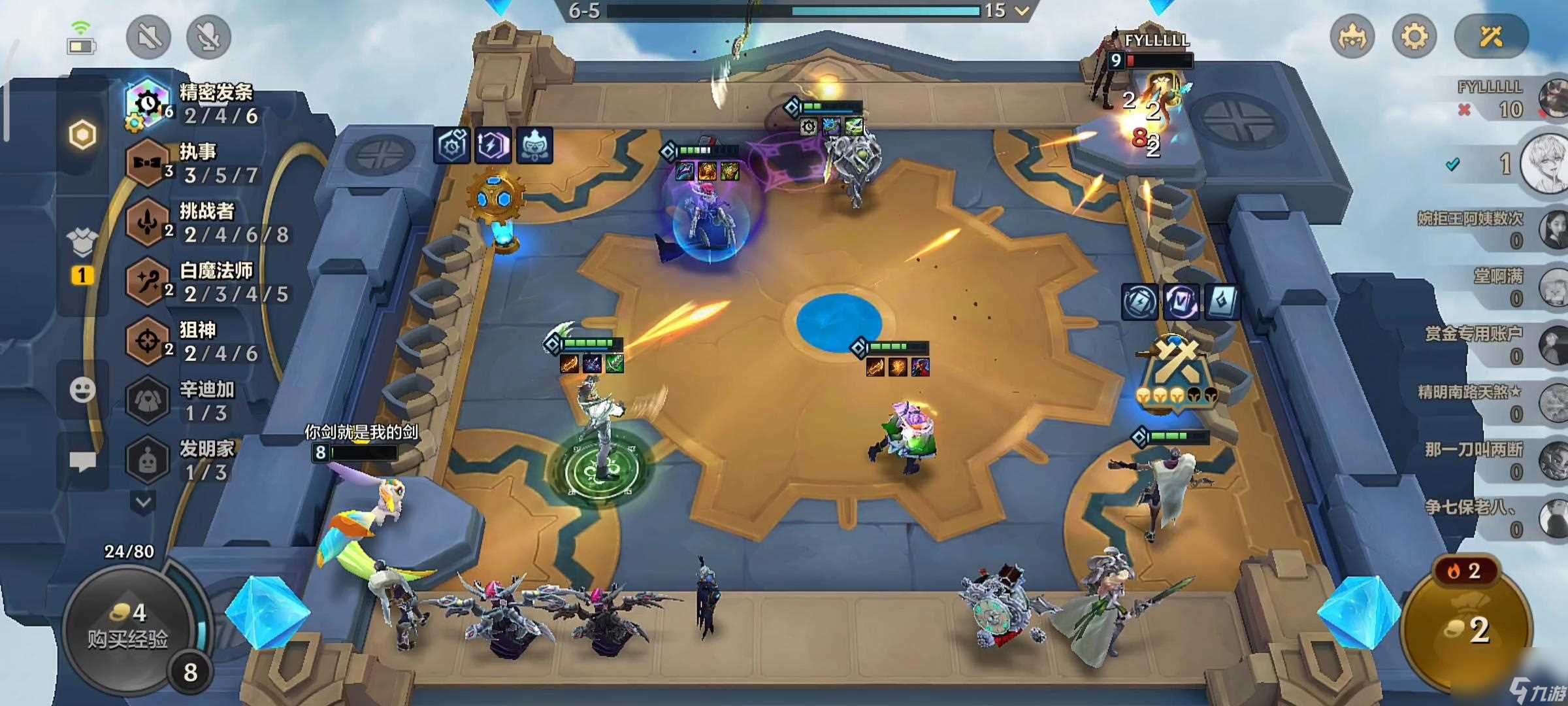Toggle the muted speaker button
The height and width of the screenshot is (706, 1568).
click(x=149, y=37)
